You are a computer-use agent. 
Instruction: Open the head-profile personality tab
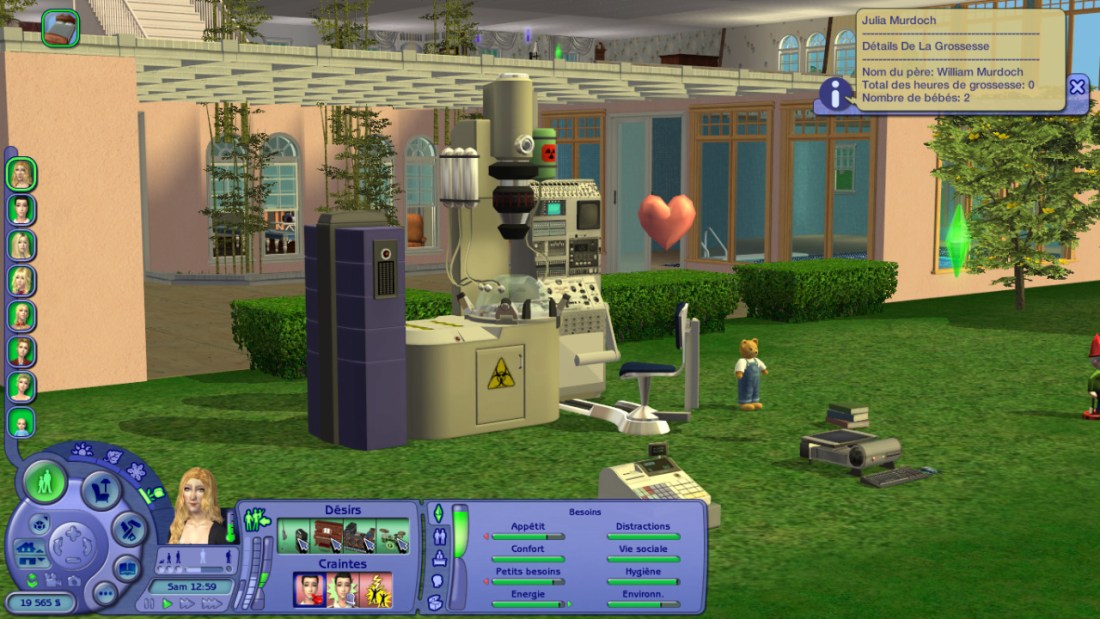(x=437, y=581)
